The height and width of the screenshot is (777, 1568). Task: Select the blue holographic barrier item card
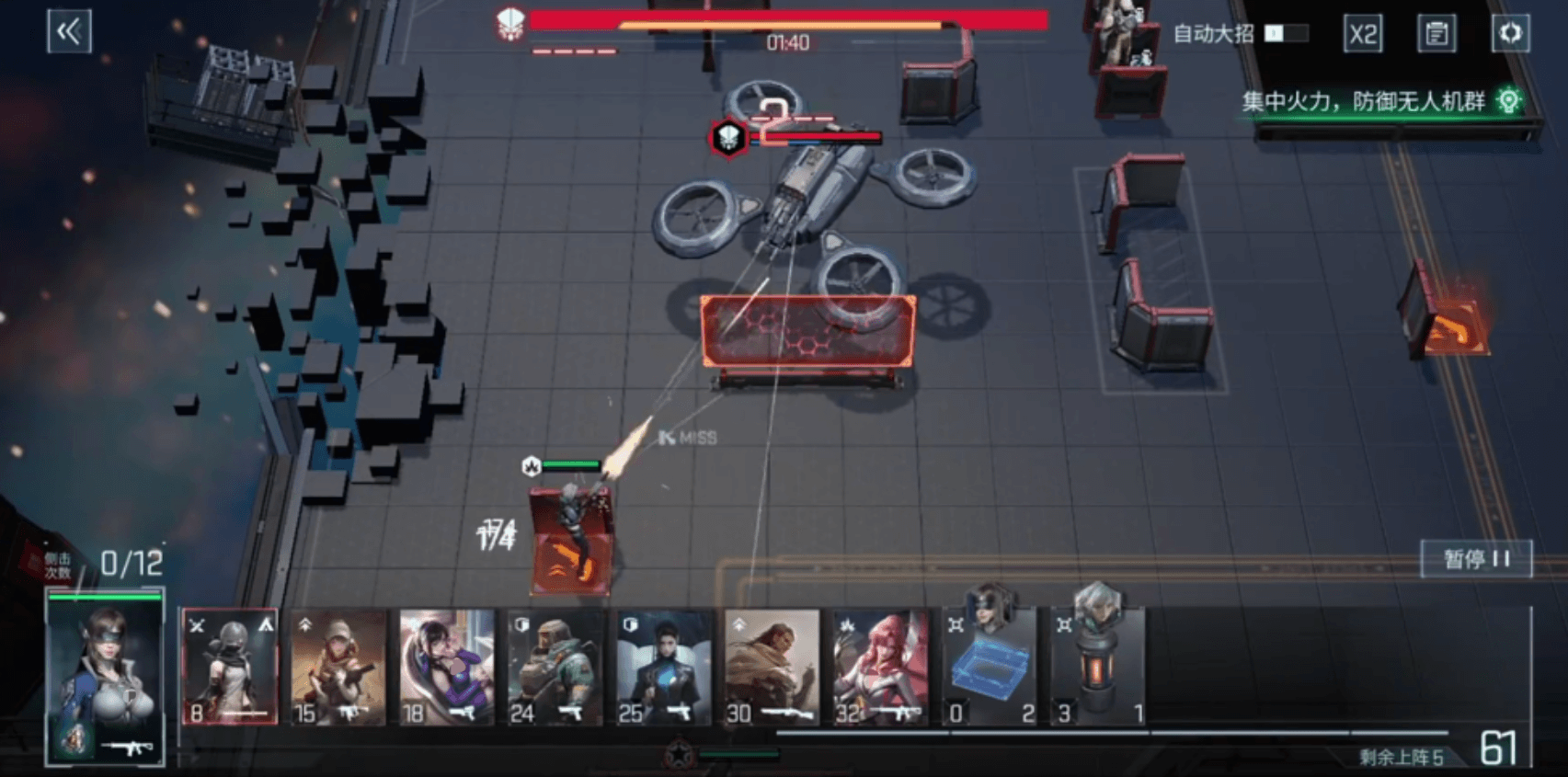(990, 668)
